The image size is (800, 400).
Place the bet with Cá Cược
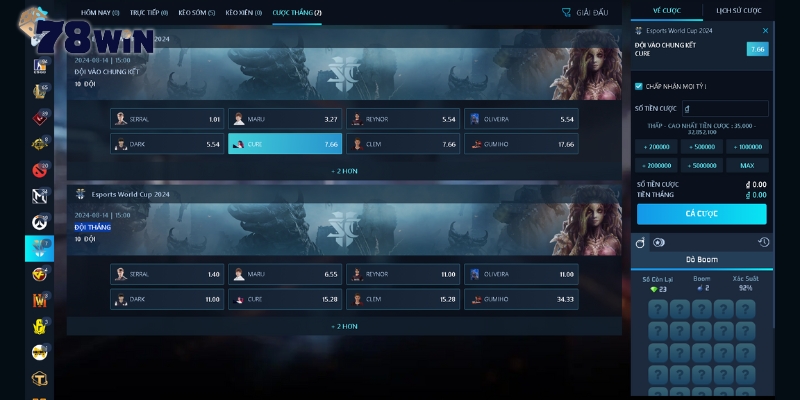pos(701,214)
